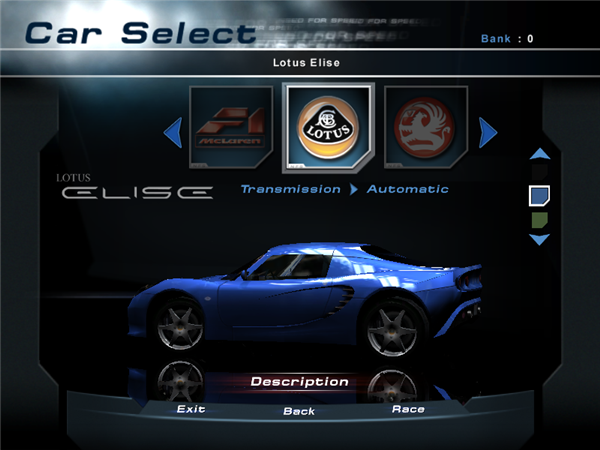Screen dimensions: 600x450
Task: Click the color list down arrow
Action: pos(539,240)
